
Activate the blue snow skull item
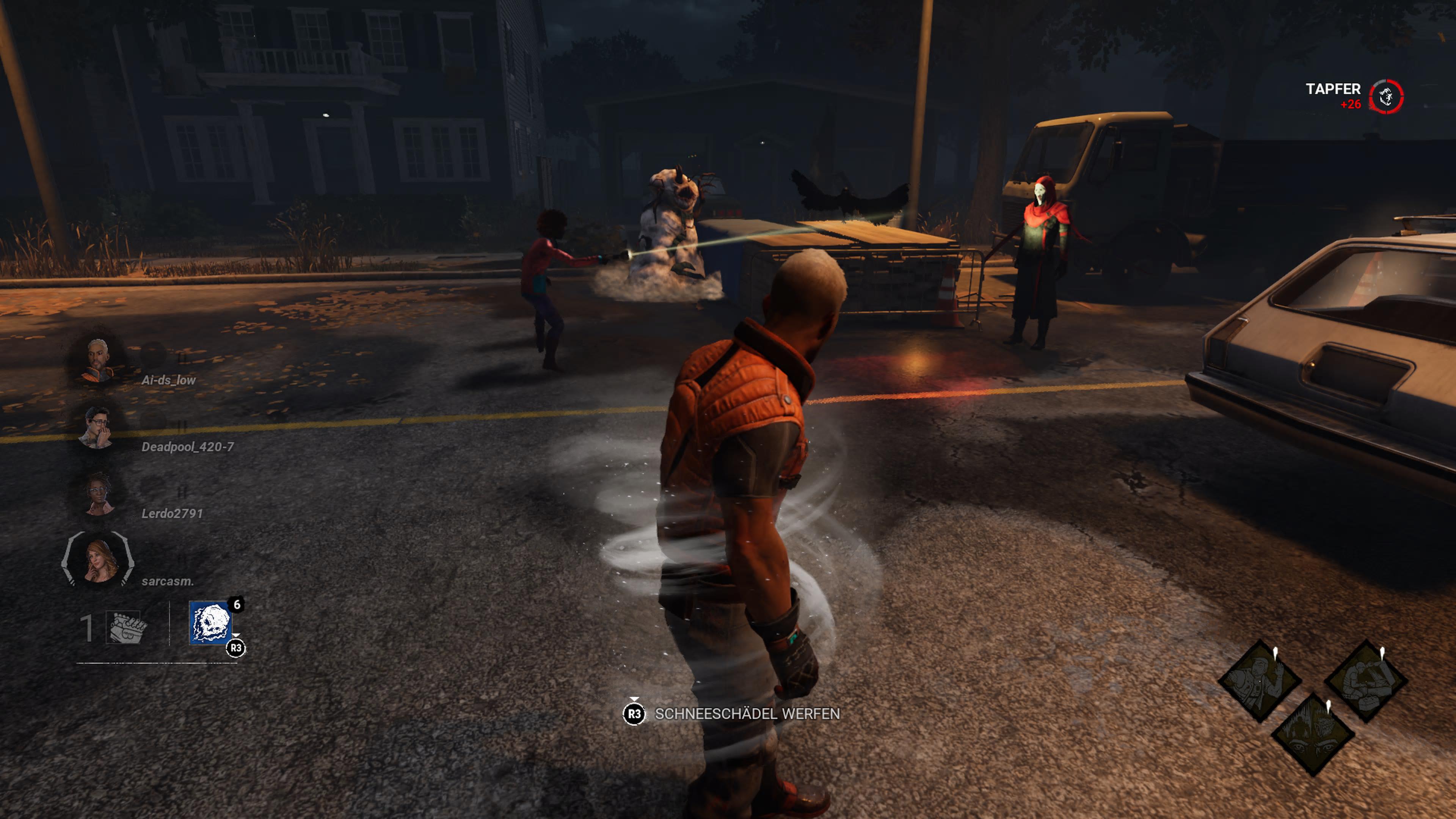click(x=211, y=623)
